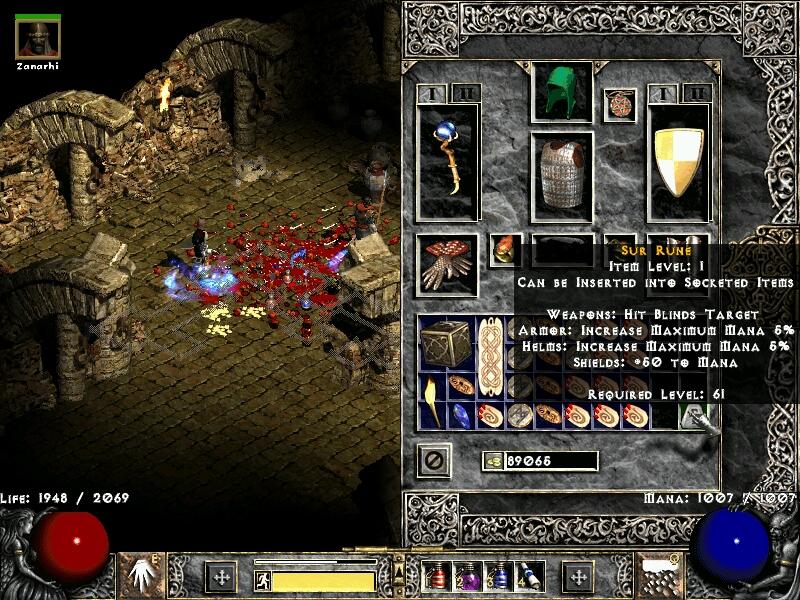Close the inventory panel
Image resolution: width=800 pixels, height=600 pixels.
(x=435, y=460)
